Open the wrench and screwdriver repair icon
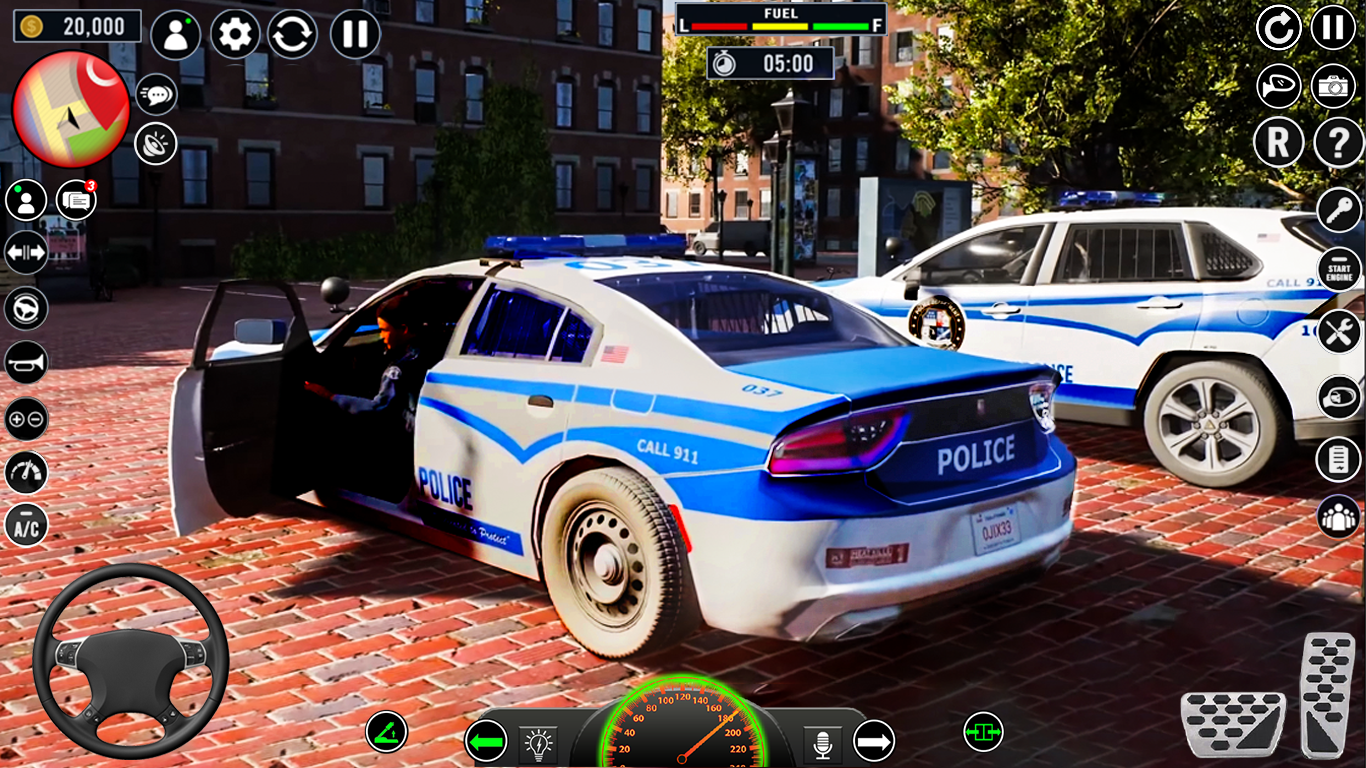This screenshot has width=1366, height=768. pos(1339,331)
